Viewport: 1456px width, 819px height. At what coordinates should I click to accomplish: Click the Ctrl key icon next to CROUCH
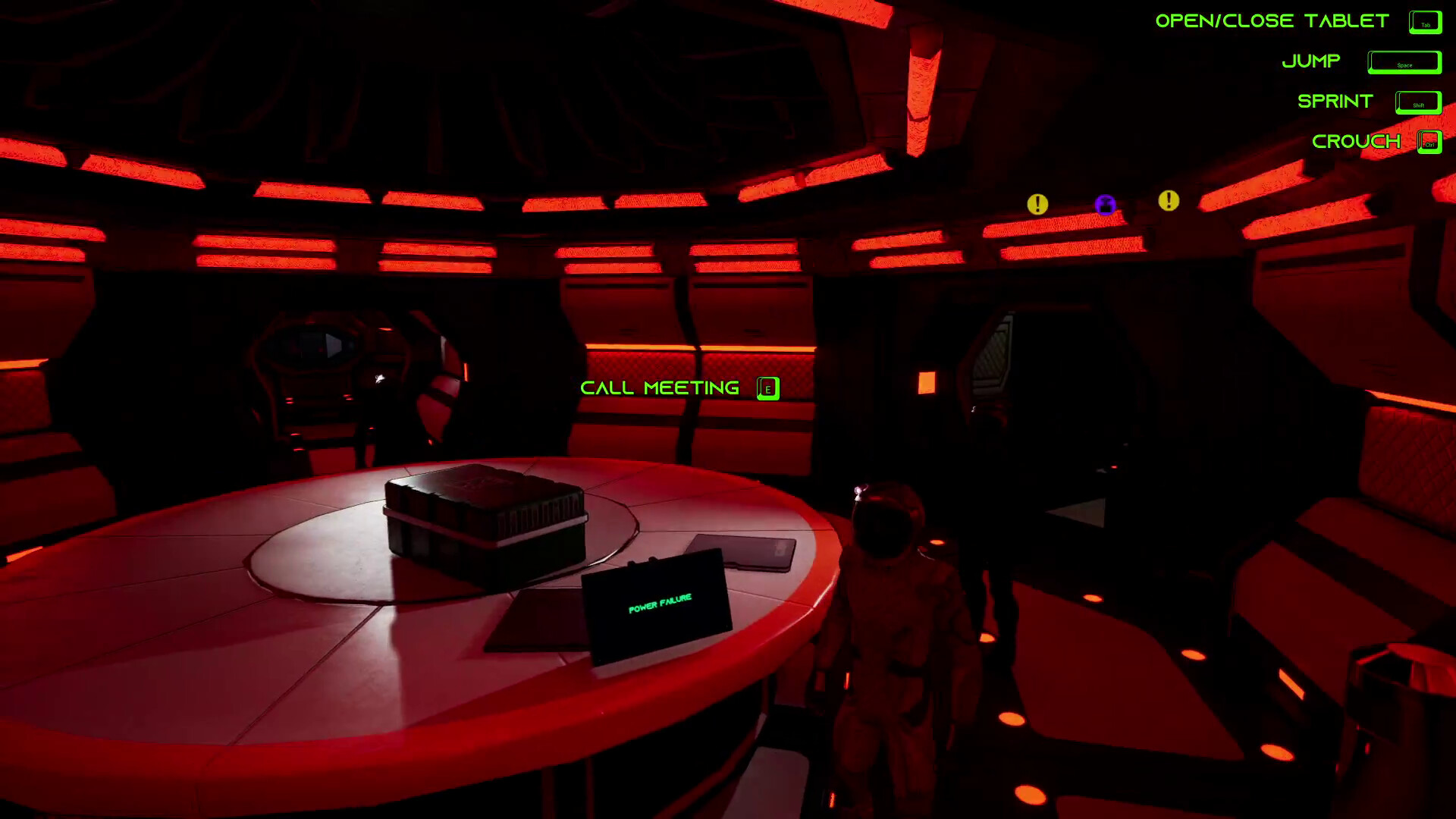tap(1429, 141)
